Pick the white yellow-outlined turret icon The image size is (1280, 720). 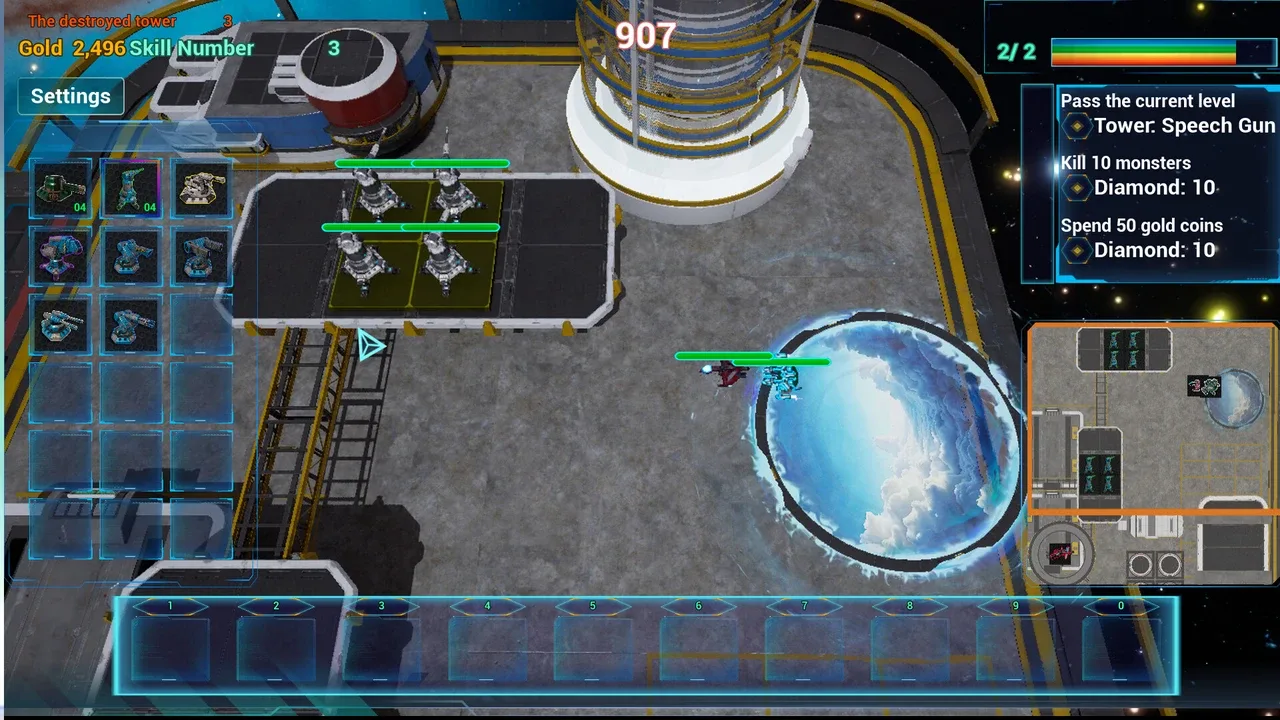point(201,187)
